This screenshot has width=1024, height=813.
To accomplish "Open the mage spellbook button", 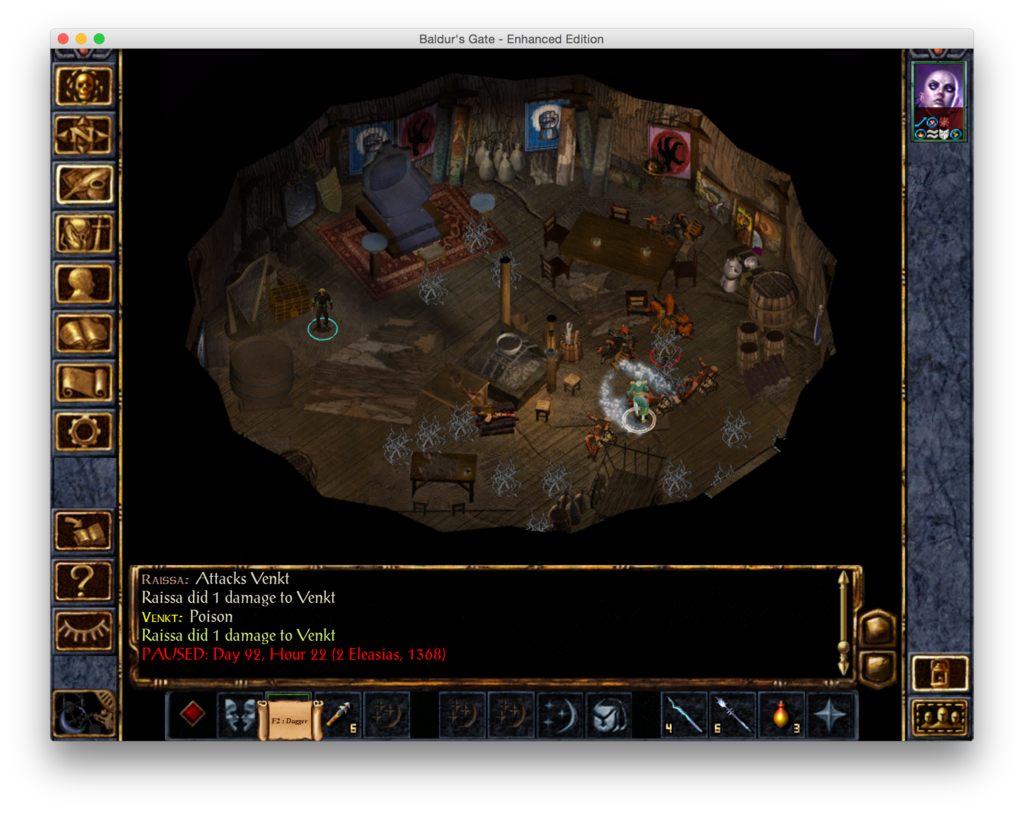I will click(x=84, y=333).
